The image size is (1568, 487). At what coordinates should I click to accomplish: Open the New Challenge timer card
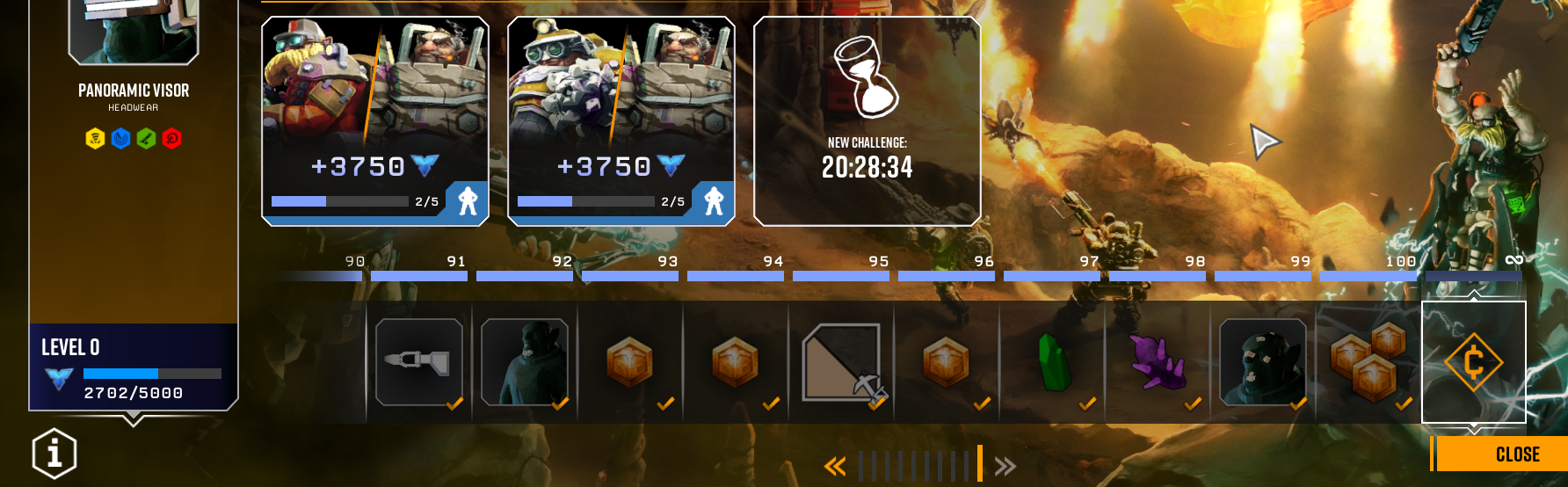click(x=867, y=121)
